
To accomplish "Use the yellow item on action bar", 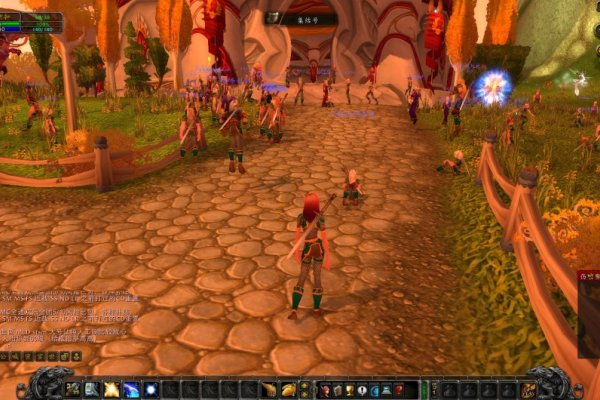I will coord(288,390).
